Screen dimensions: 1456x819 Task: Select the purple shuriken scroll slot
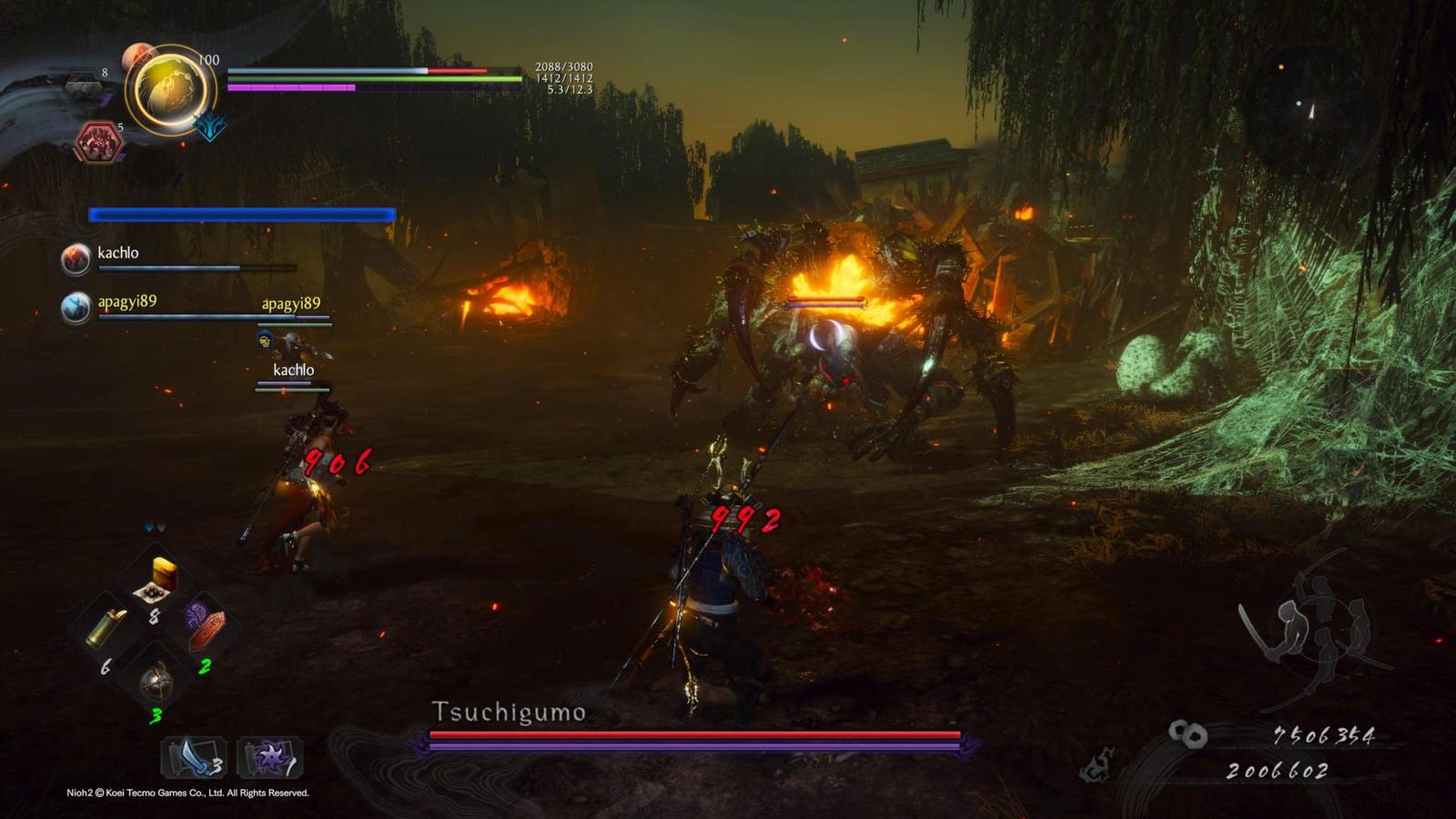(270, 756)
